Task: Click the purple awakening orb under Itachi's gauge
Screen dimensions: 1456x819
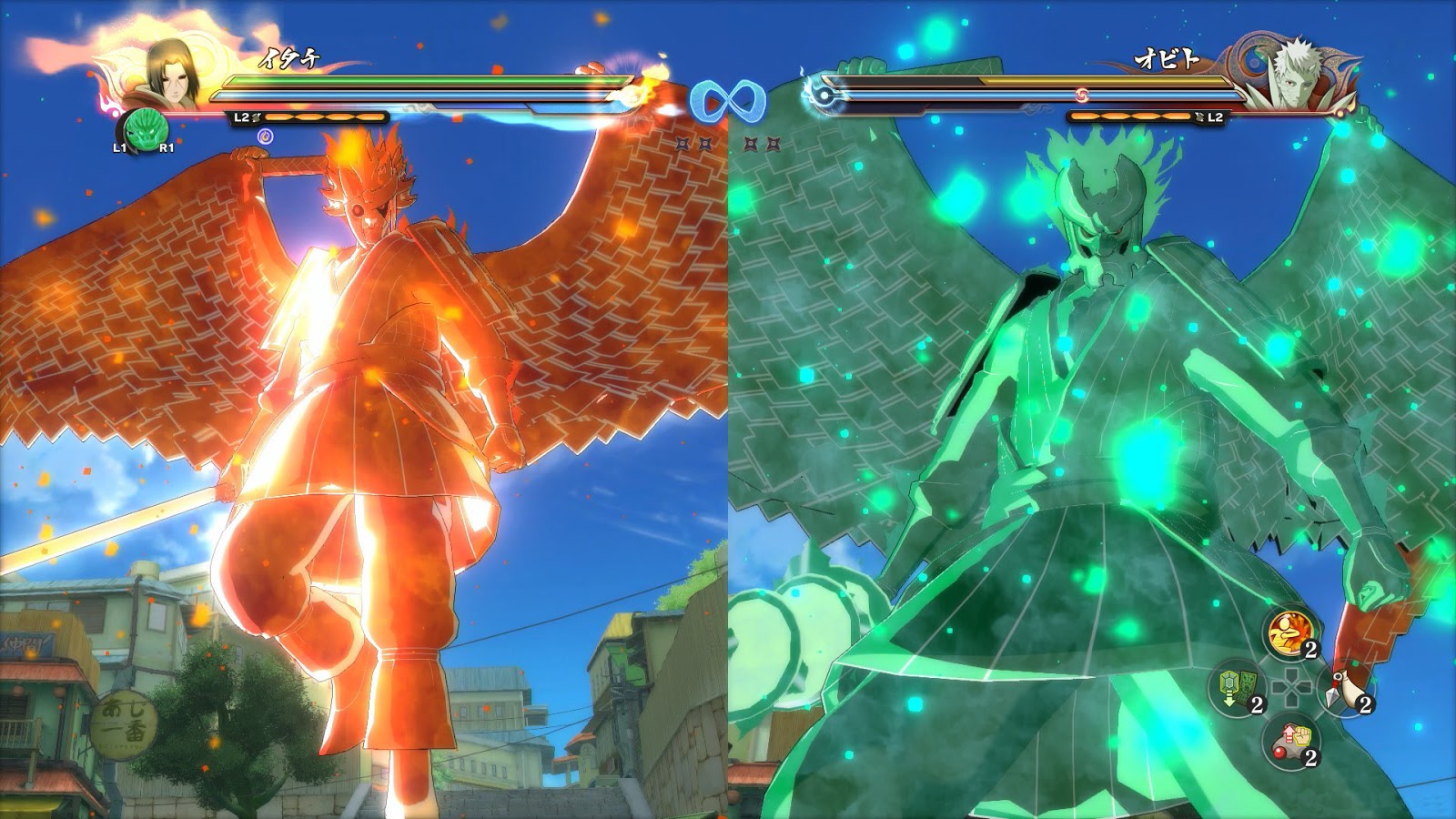Action: (x=265, y=137)
